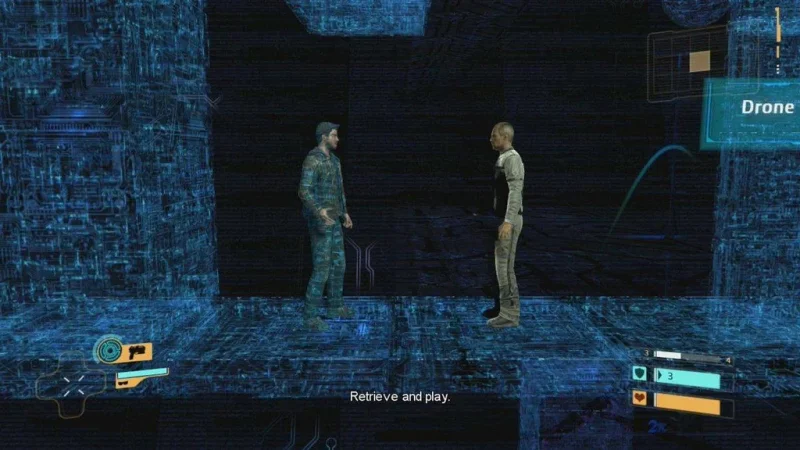Click the teal shield icon
The height and width of the screenshot is (450, 800).
click(x=640, y=374)
